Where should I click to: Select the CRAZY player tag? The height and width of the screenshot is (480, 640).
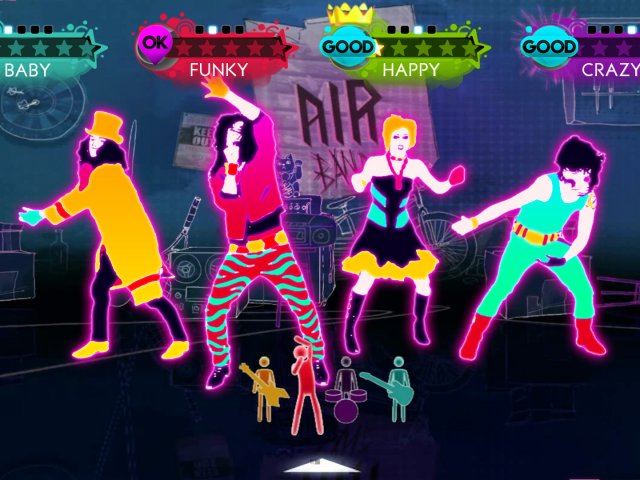click(x=609, y=70)
